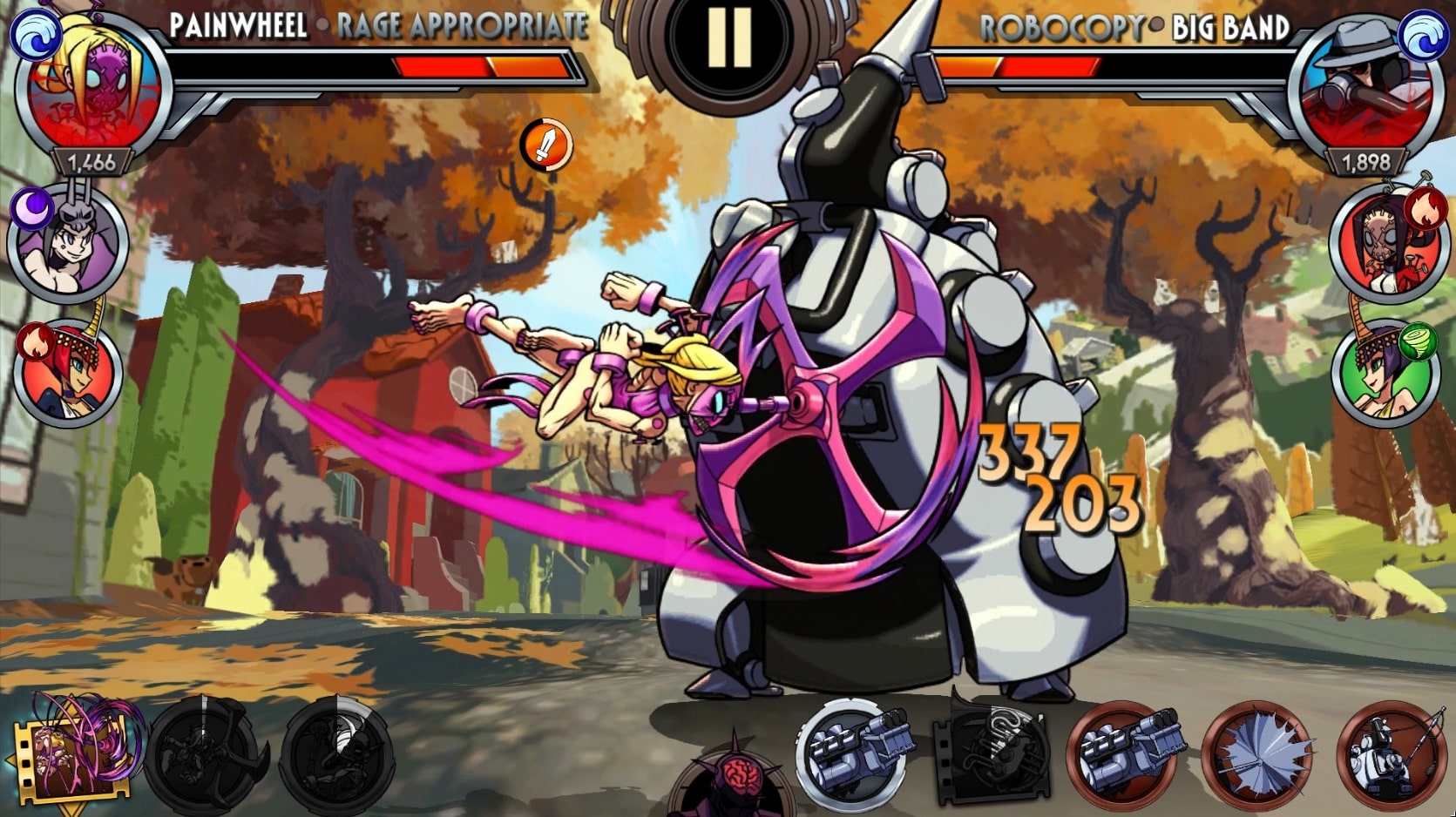
Task: Tap the floating 337 damage number
Action: click(x=1029, y=450)
